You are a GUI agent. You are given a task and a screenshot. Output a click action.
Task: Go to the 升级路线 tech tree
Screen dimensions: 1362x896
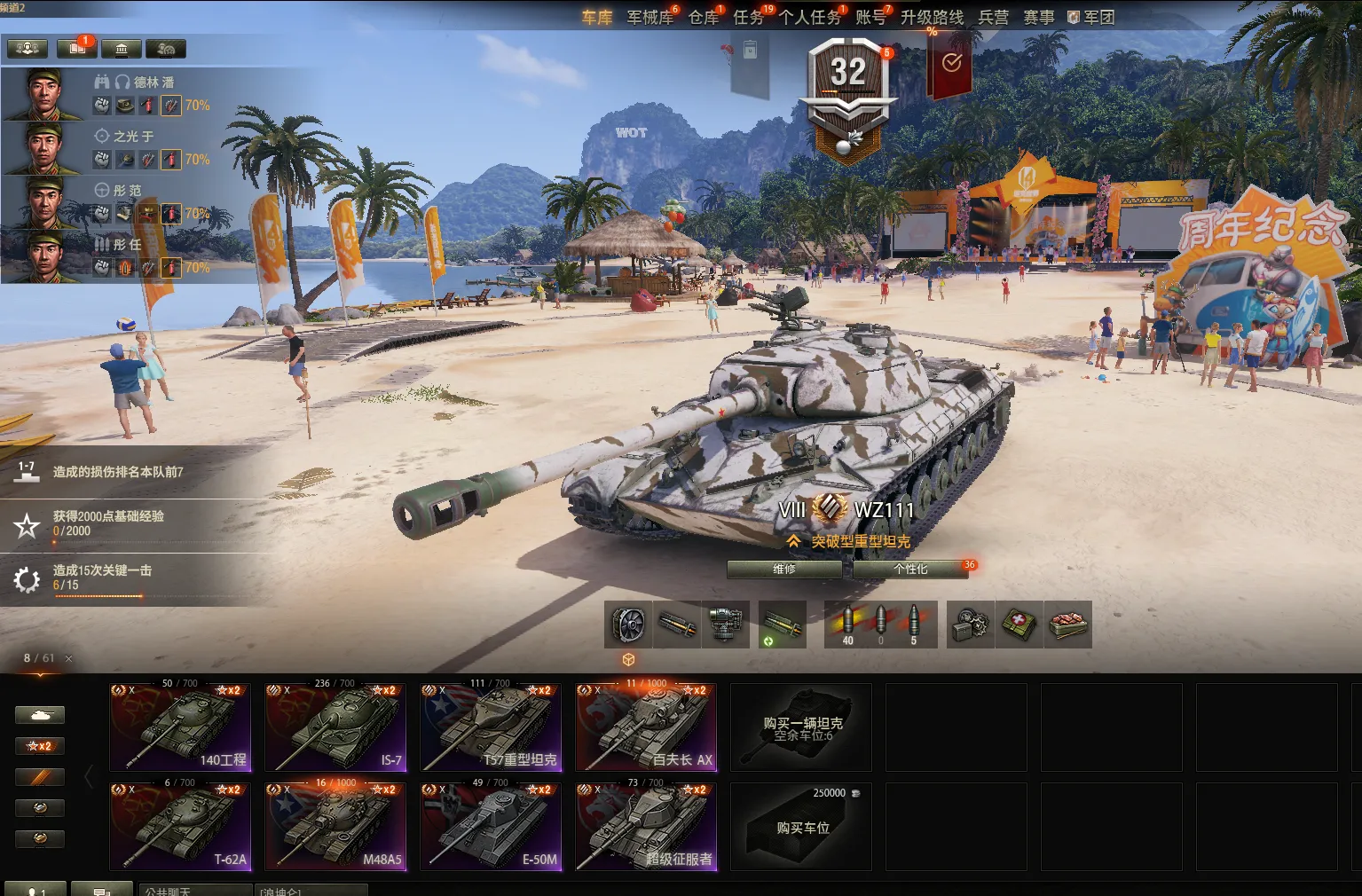[932, 17]
